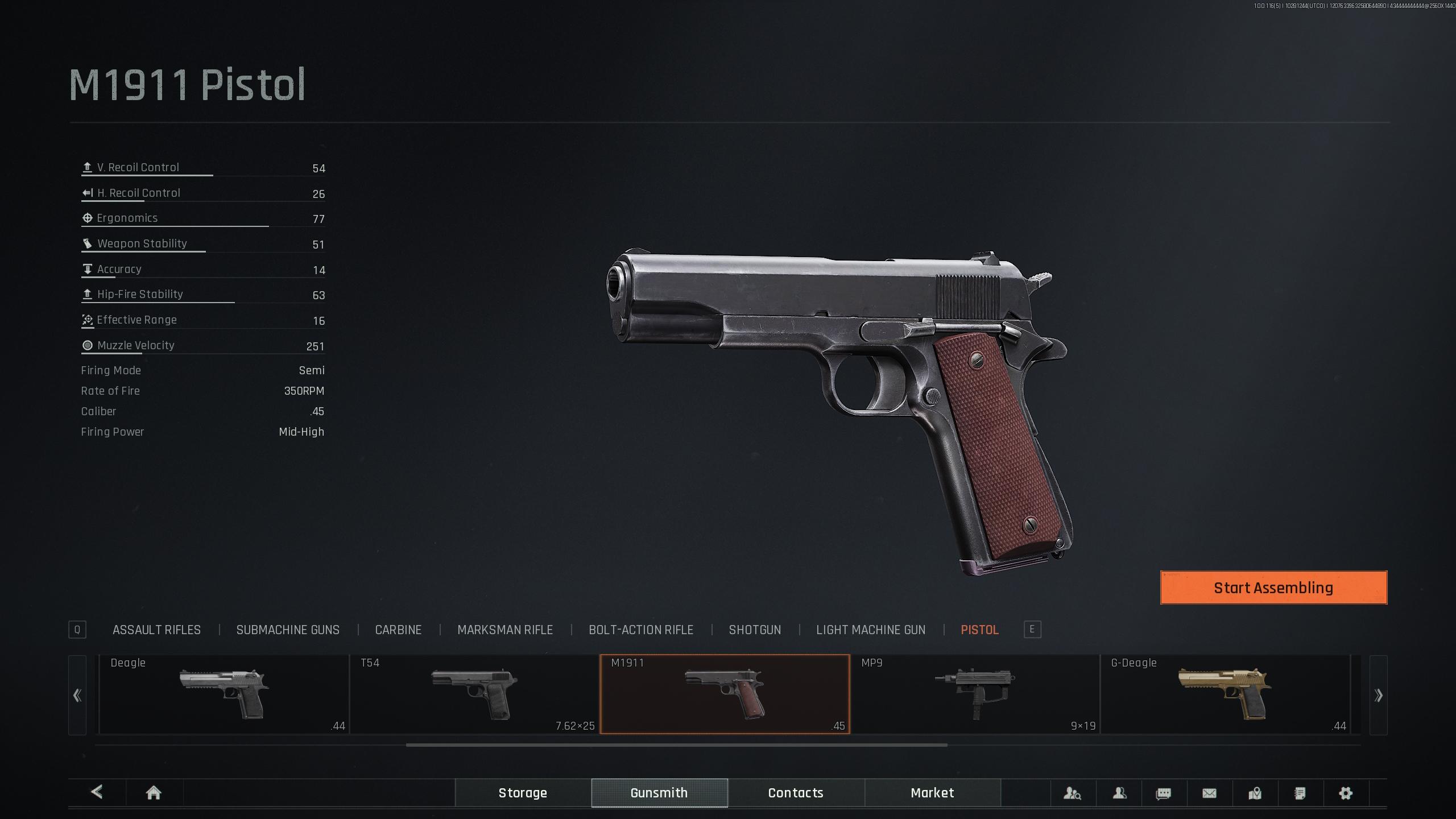Click the right arrow of the weapon carousel
The image size is (1456, 819).
coord(1378,695)
